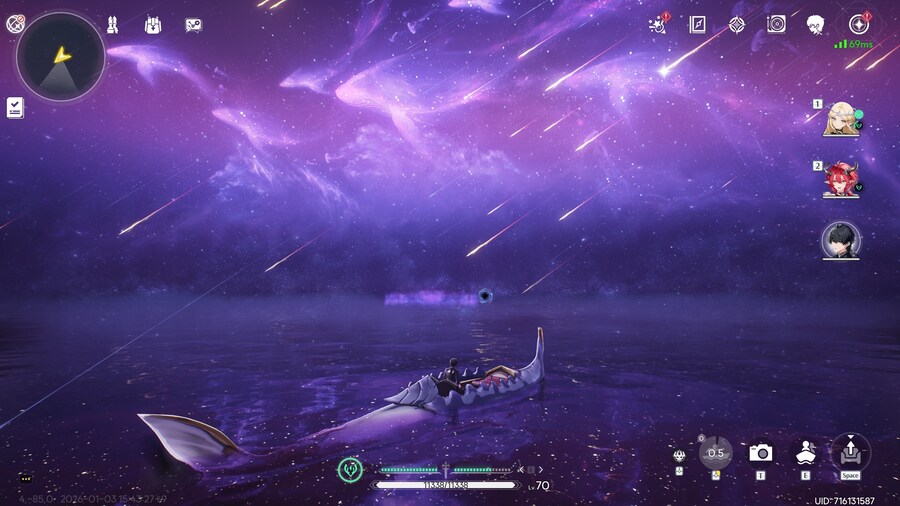The image size is (900, 506).
Task: Open the quest checklist icon
Action: click(x=15, y=107)
